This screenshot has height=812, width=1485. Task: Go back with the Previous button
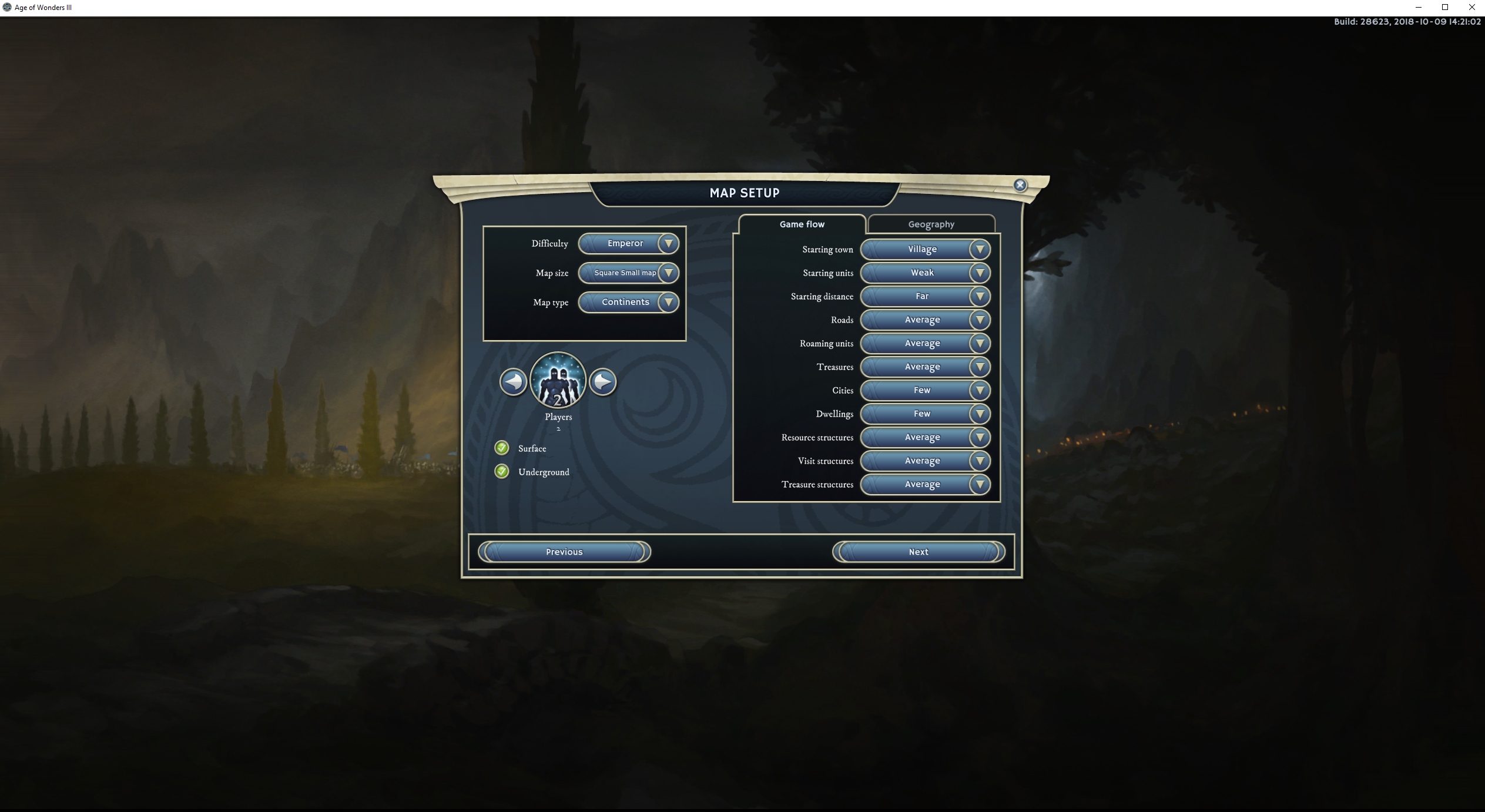tap(564, 552)
